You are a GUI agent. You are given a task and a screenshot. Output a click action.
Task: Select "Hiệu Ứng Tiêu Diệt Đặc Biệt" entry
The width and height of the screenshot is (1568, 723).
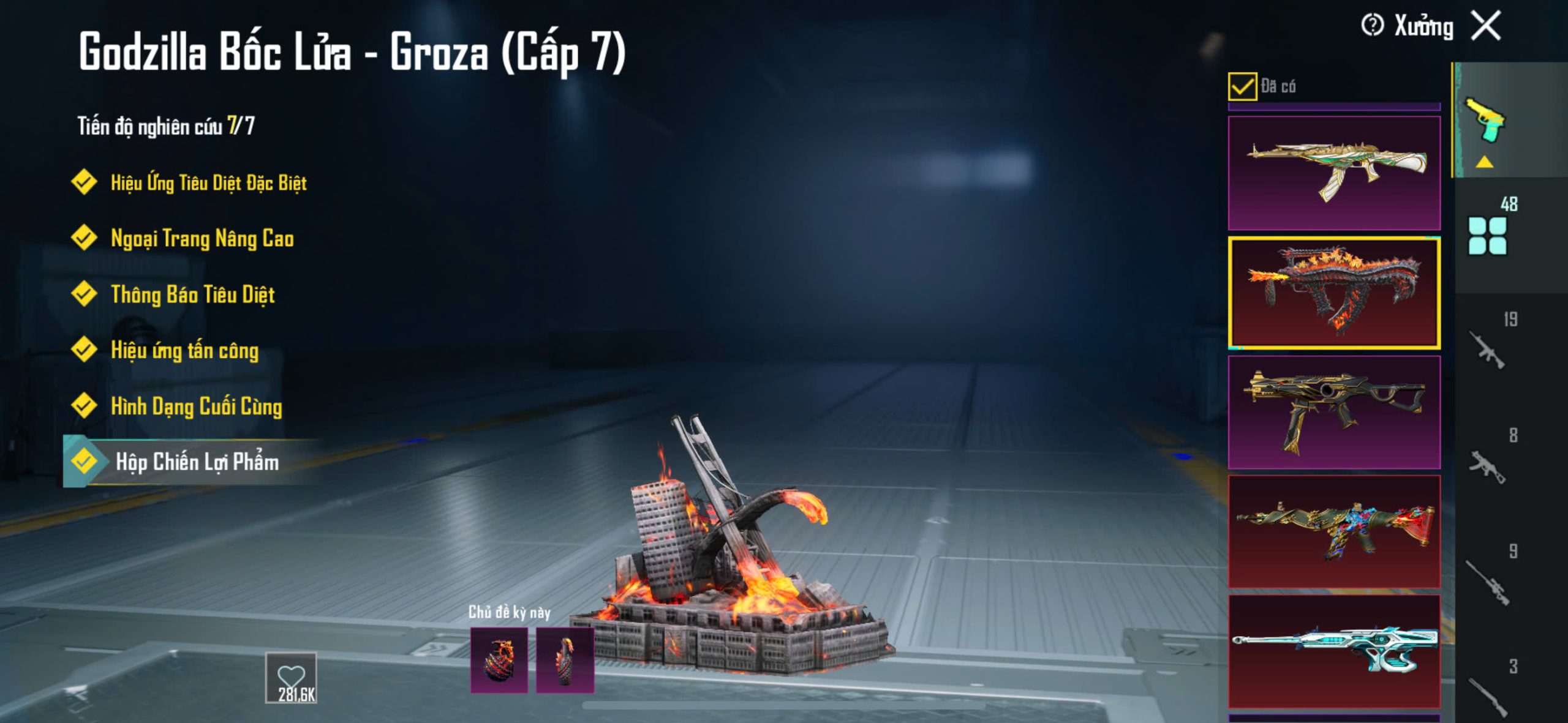(208, 183)
